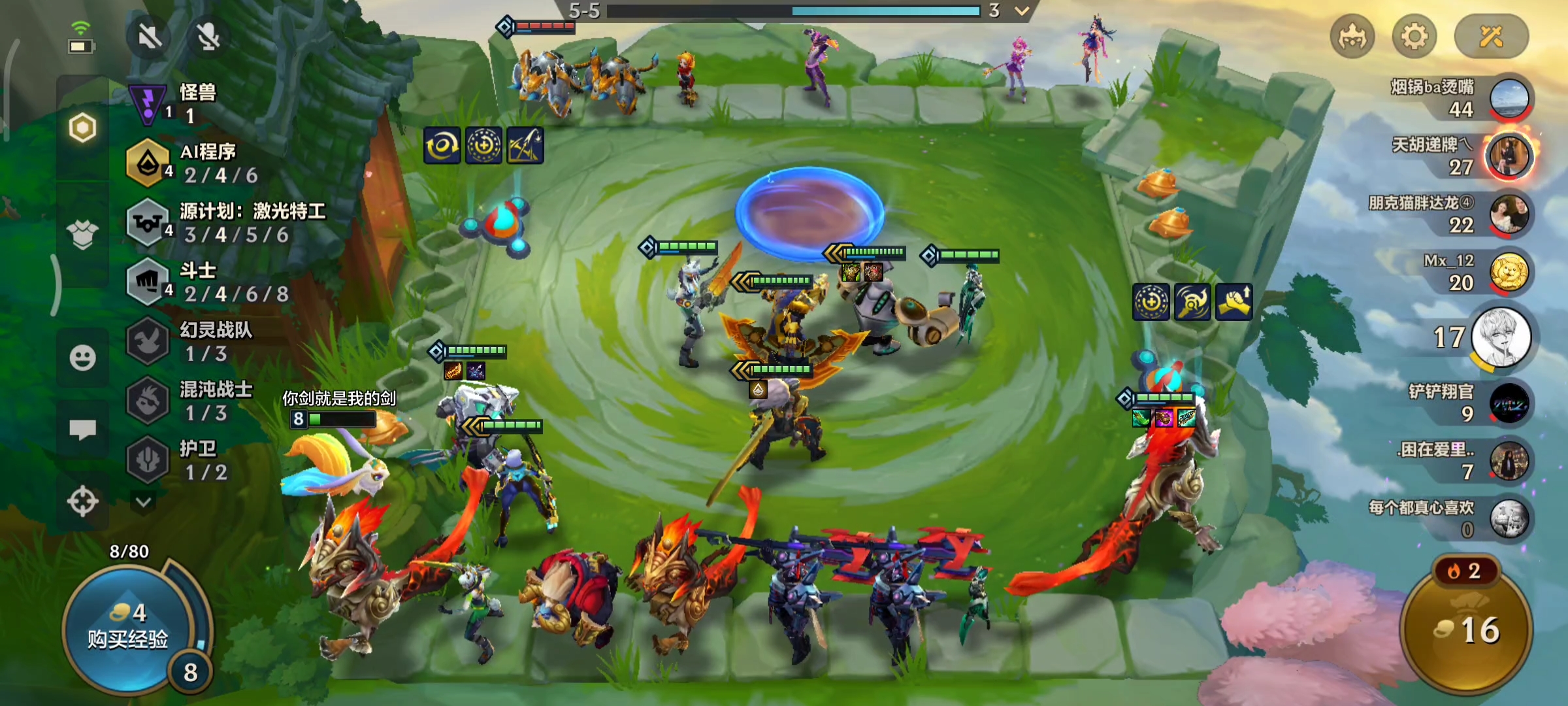View player 烟锅ba烫嘴 with 44 health
Viewport: 1568px width, 706px height.
1509,98
